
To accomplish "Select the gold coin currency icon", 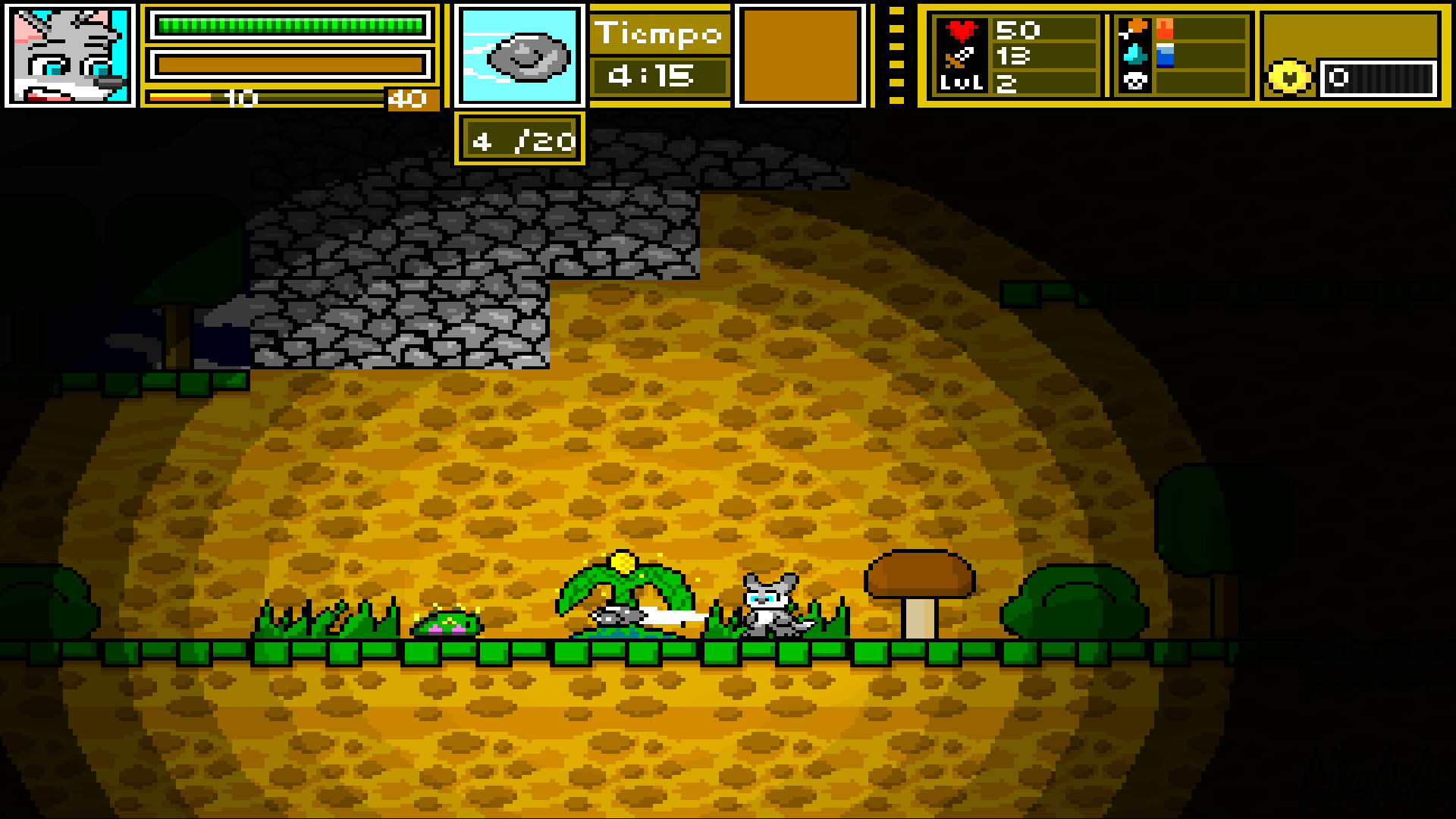I will pos(1289,76).
